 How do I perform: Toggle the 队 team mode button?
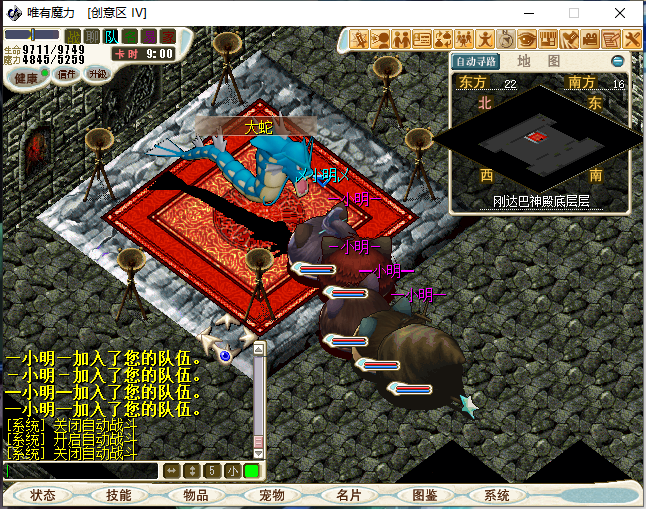111,36
